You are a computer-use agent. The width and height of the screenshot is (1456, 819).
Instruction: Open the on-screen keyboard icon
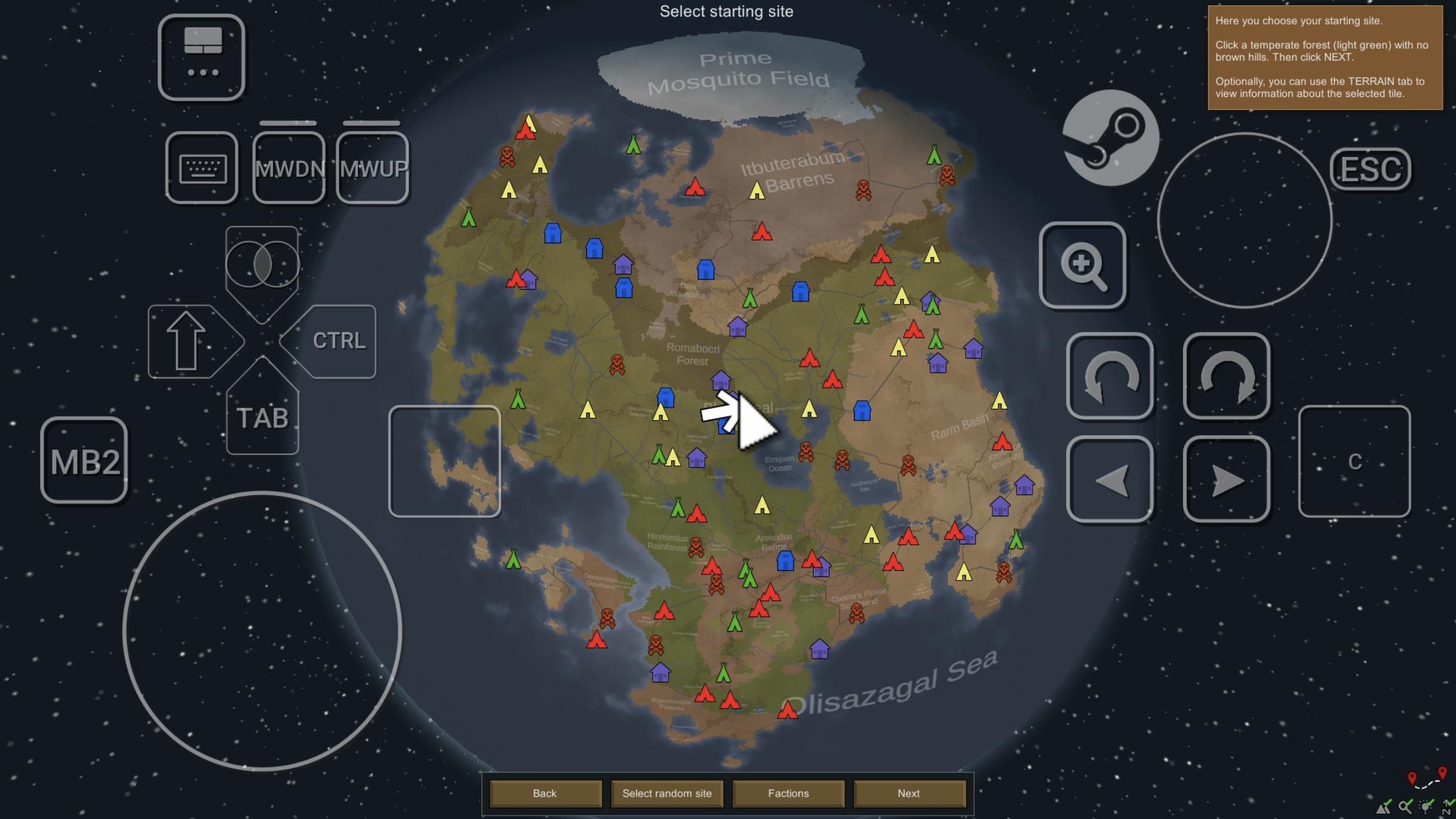coord(201,166)
